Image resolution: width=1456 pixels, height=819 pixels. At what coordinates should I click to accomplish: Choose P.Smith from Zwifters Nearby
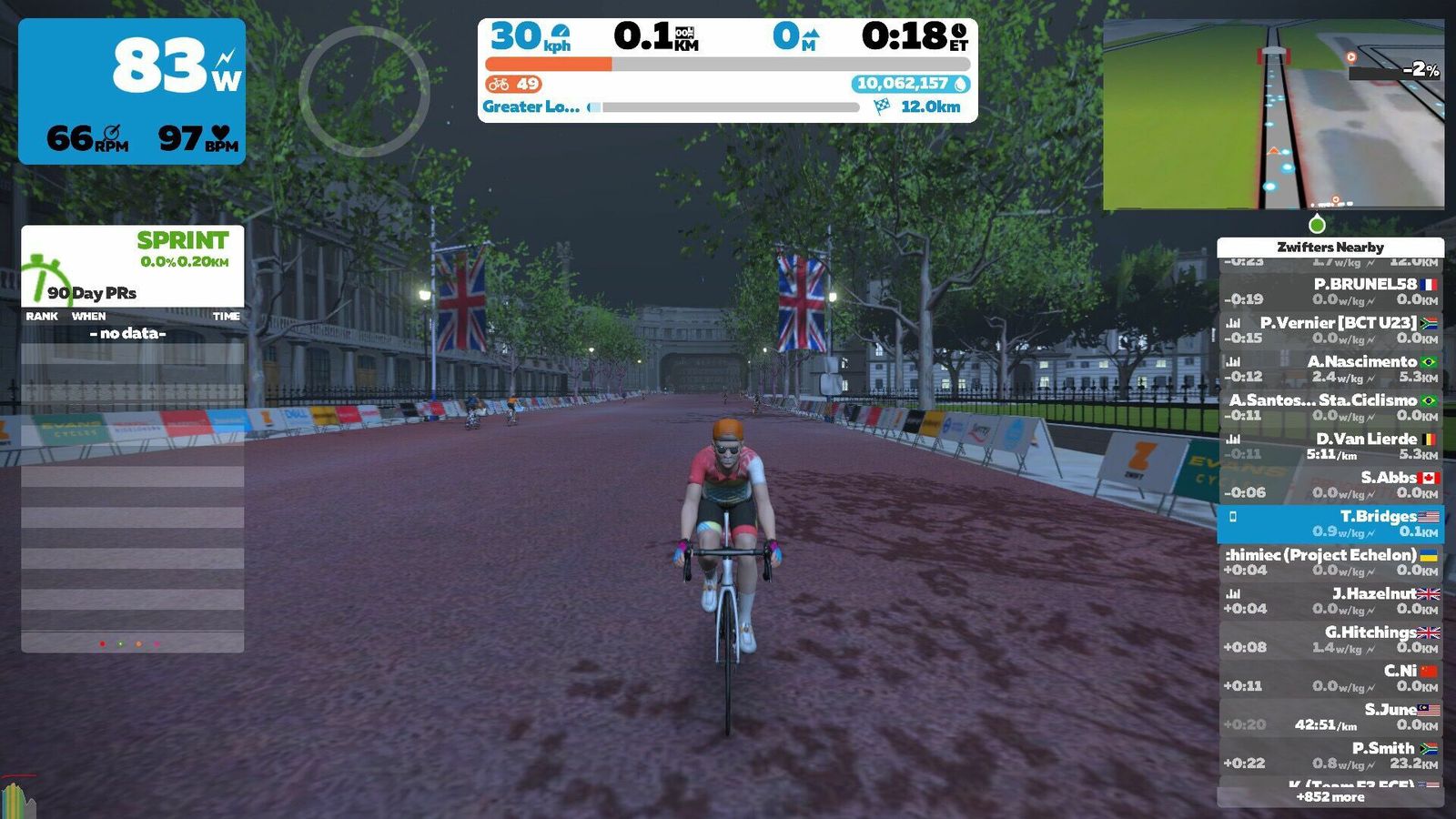tap(1330, 755)
